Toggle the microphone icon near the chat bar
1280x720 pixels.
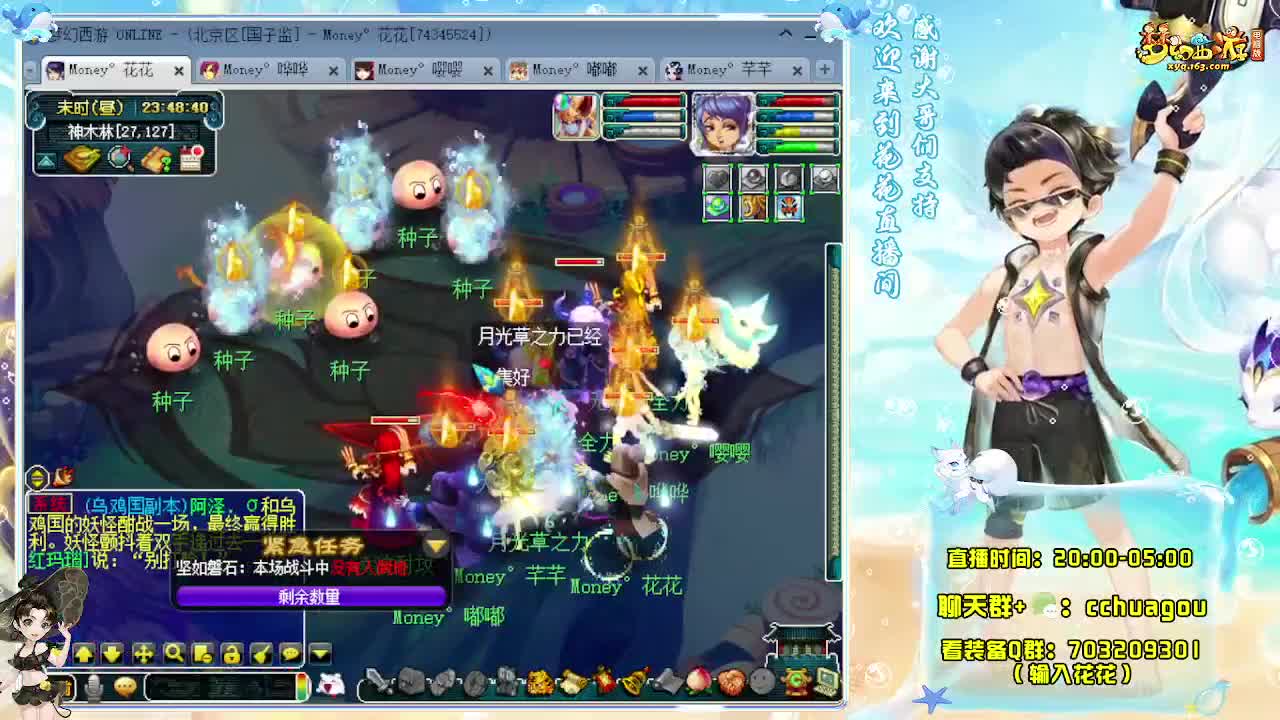(x=92, y=686)
